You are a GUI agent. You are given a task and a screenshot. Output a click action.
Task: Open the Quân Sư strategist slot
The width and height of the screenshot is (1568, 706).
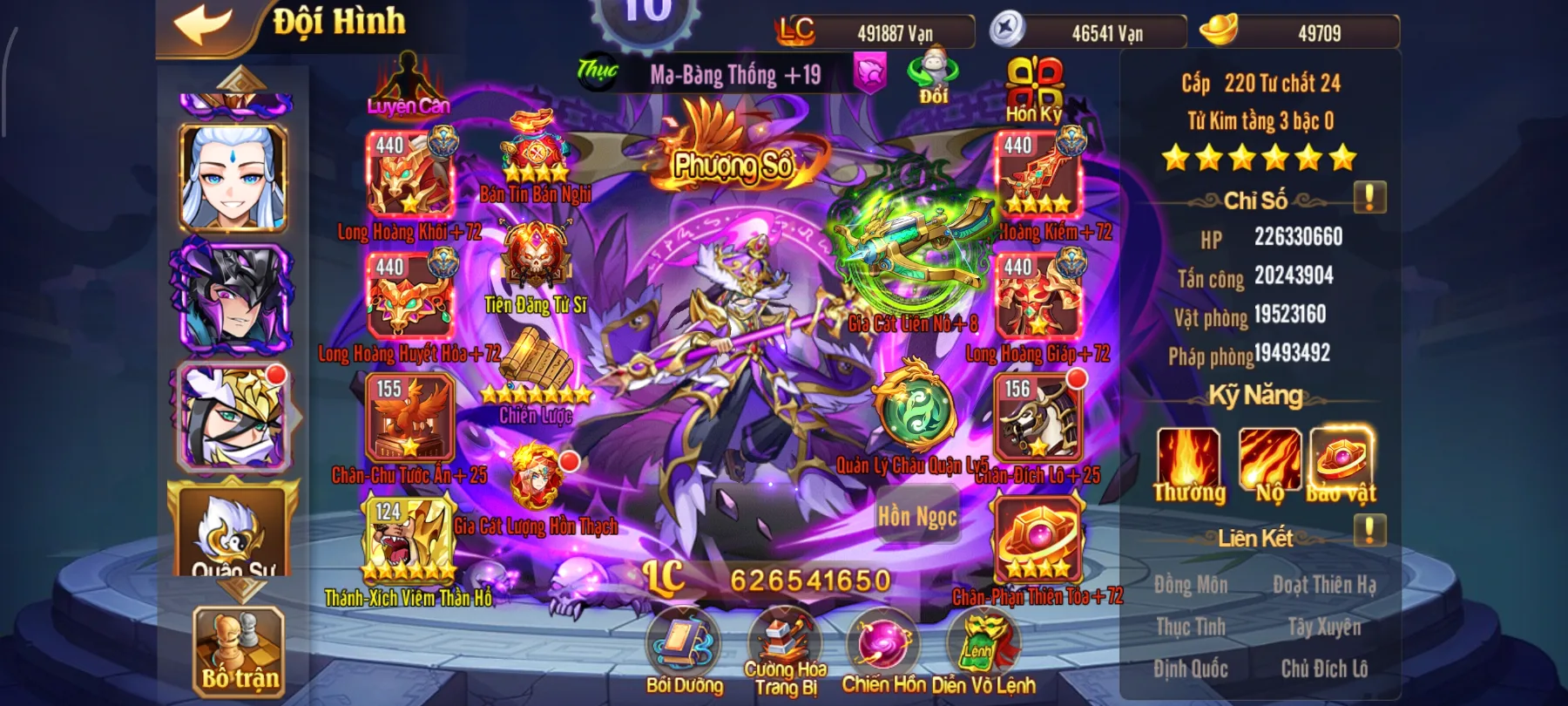tap(233, 533)
